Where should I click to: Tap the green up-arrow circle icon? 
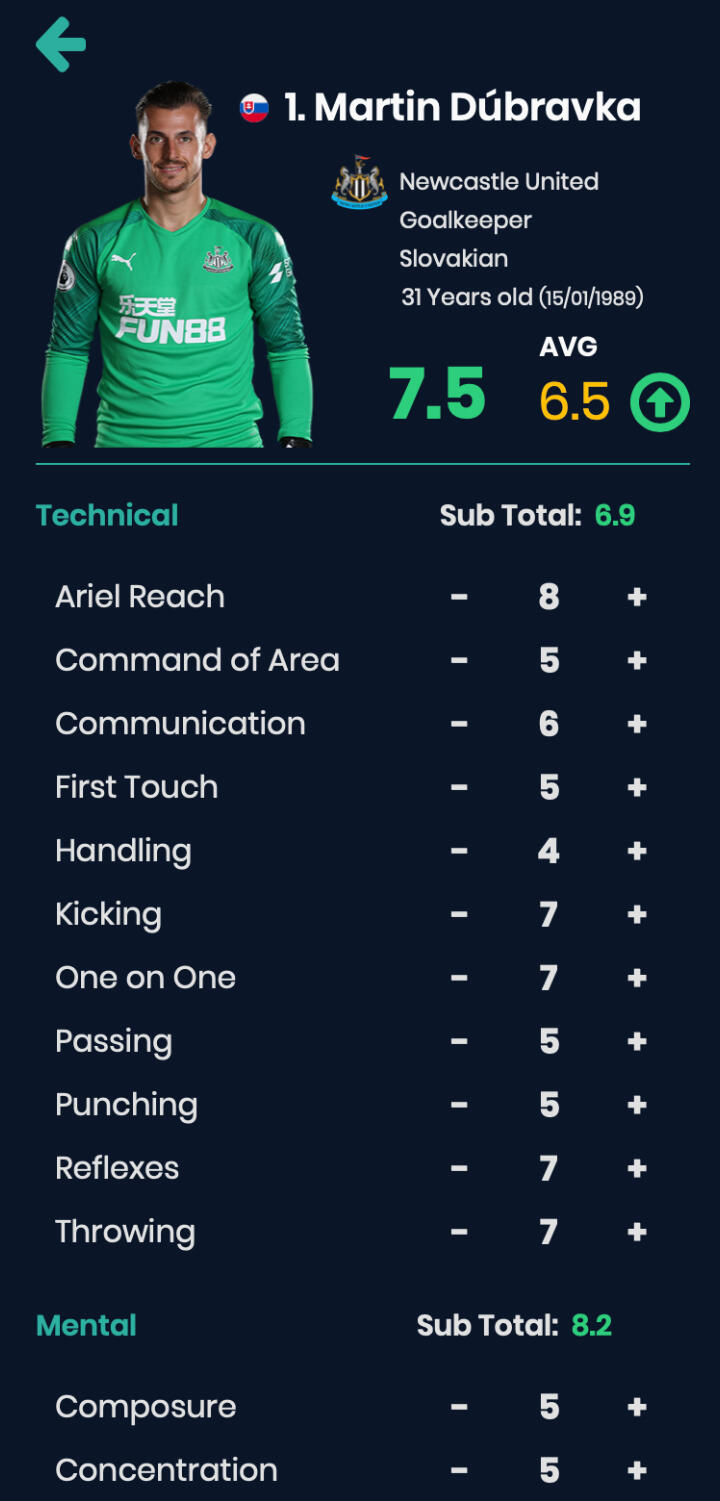tap(660, 402)
